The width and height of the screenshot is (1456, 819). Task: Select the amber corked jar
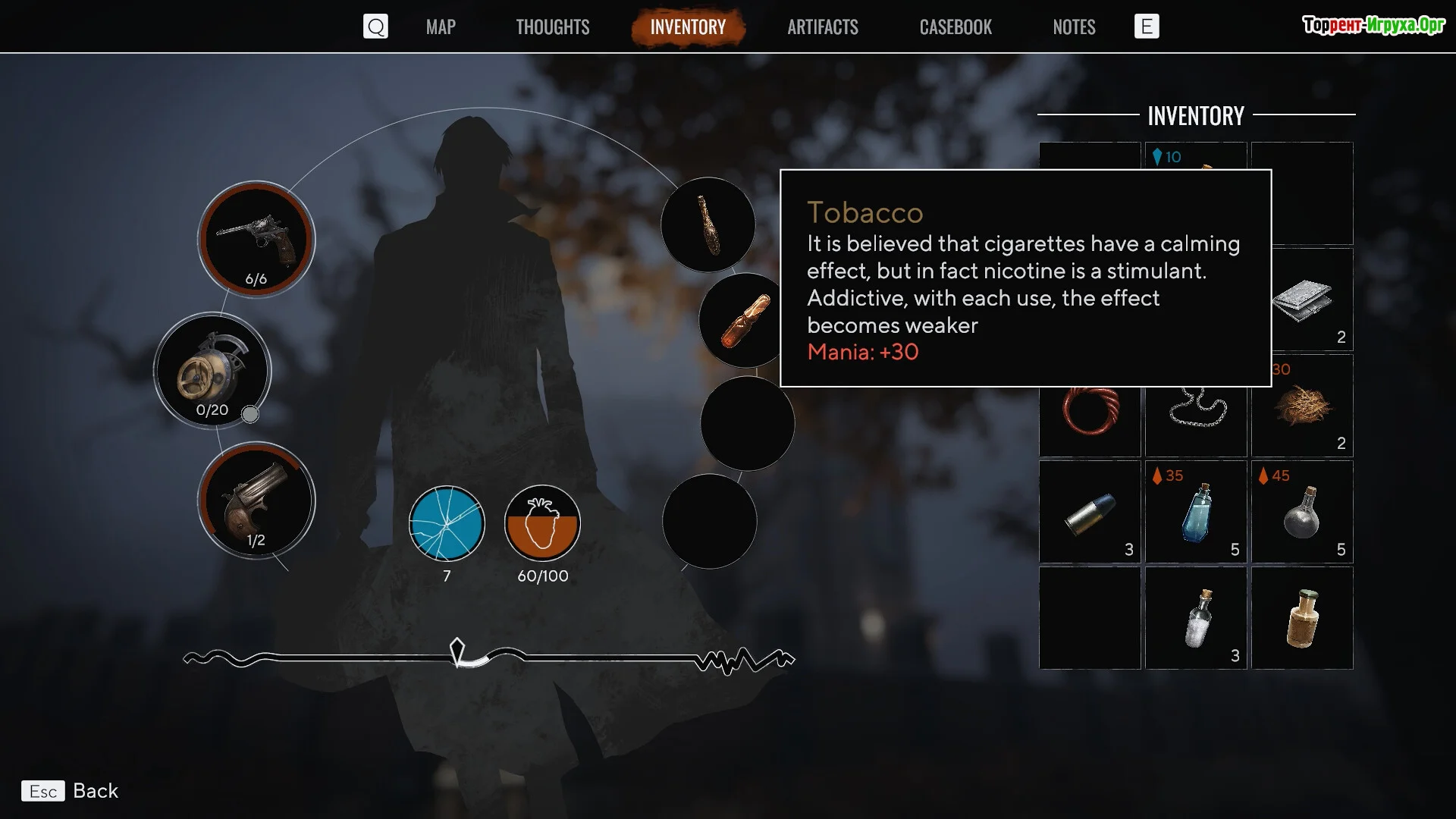pos(1302,618)
